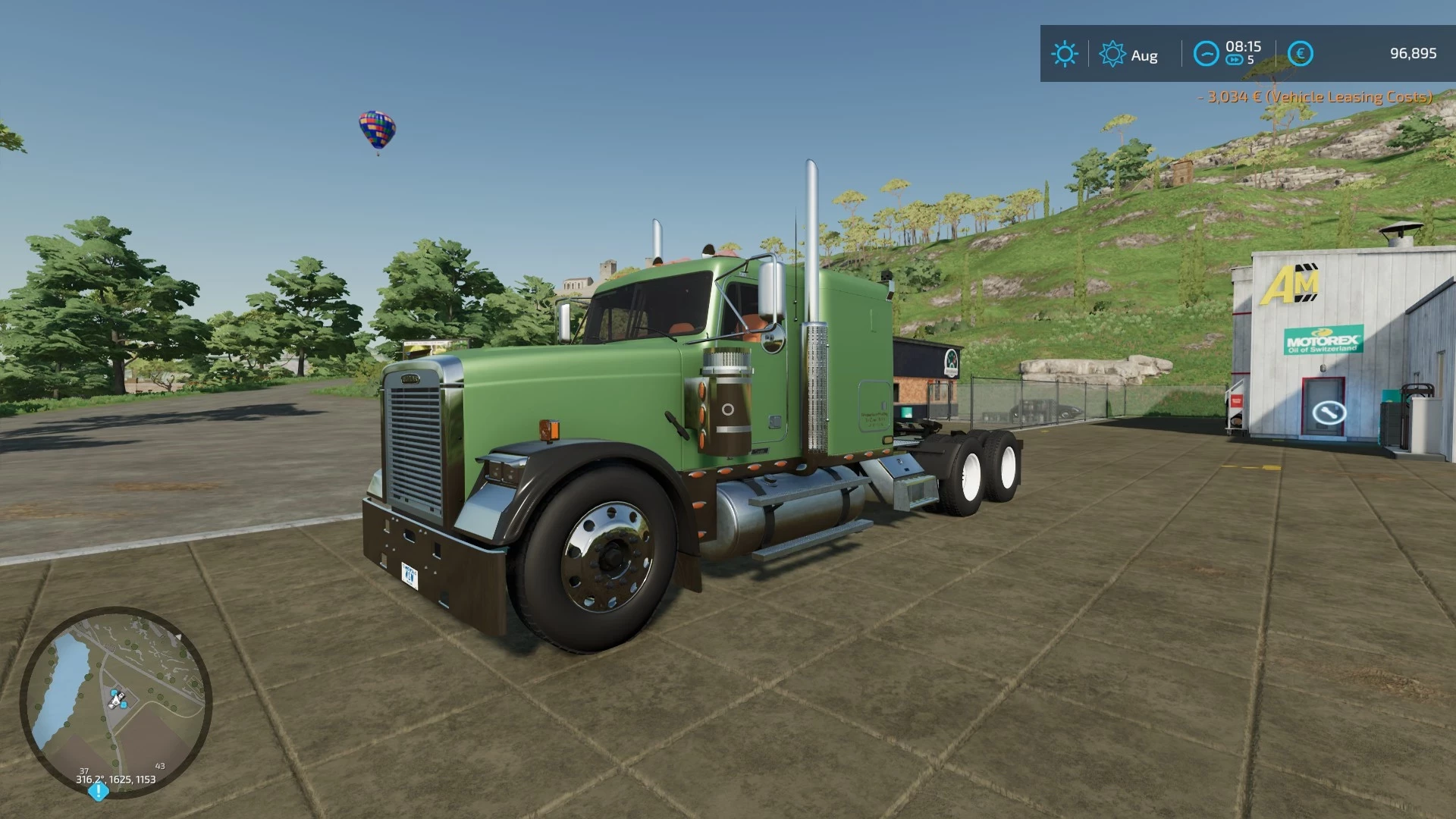This screenshot has width=1456, height=819.
Task: Click the current weather sun icon
Action: point(1065,52)
